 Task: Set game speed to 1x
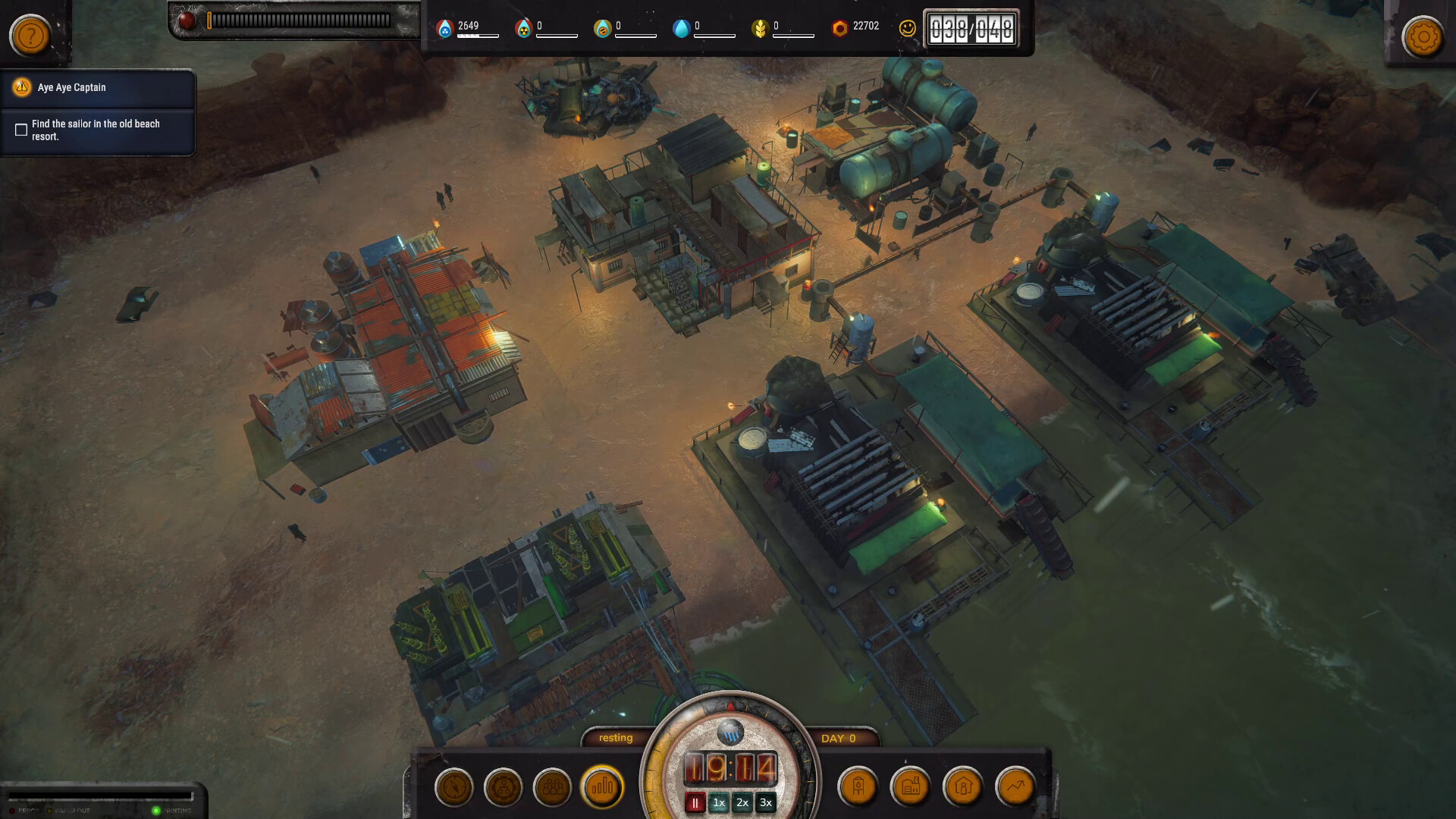click(719, 803)
